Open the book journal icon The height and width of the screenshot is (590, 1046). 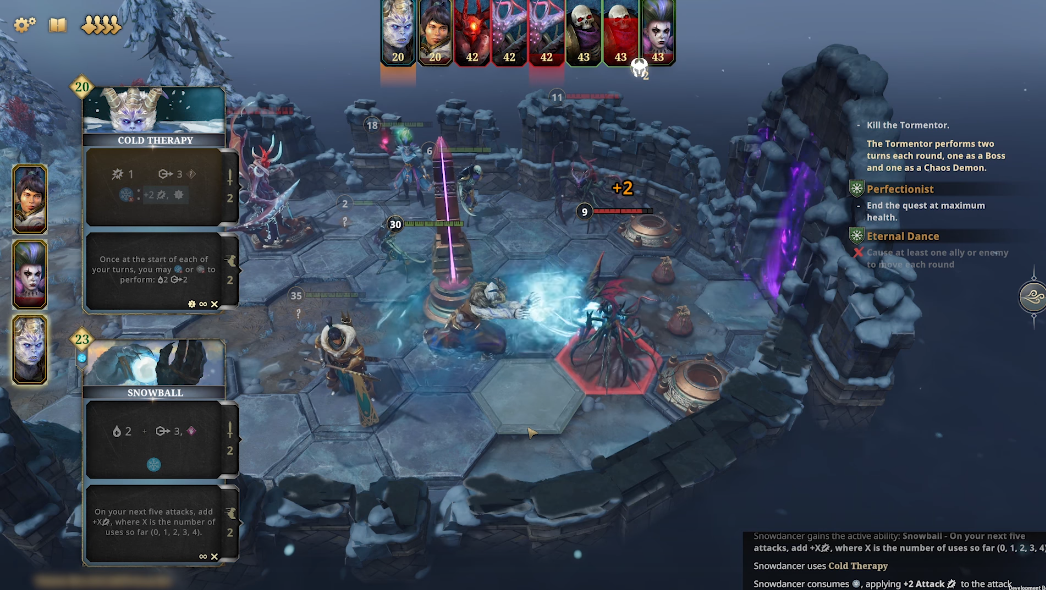tap(58, 24)
